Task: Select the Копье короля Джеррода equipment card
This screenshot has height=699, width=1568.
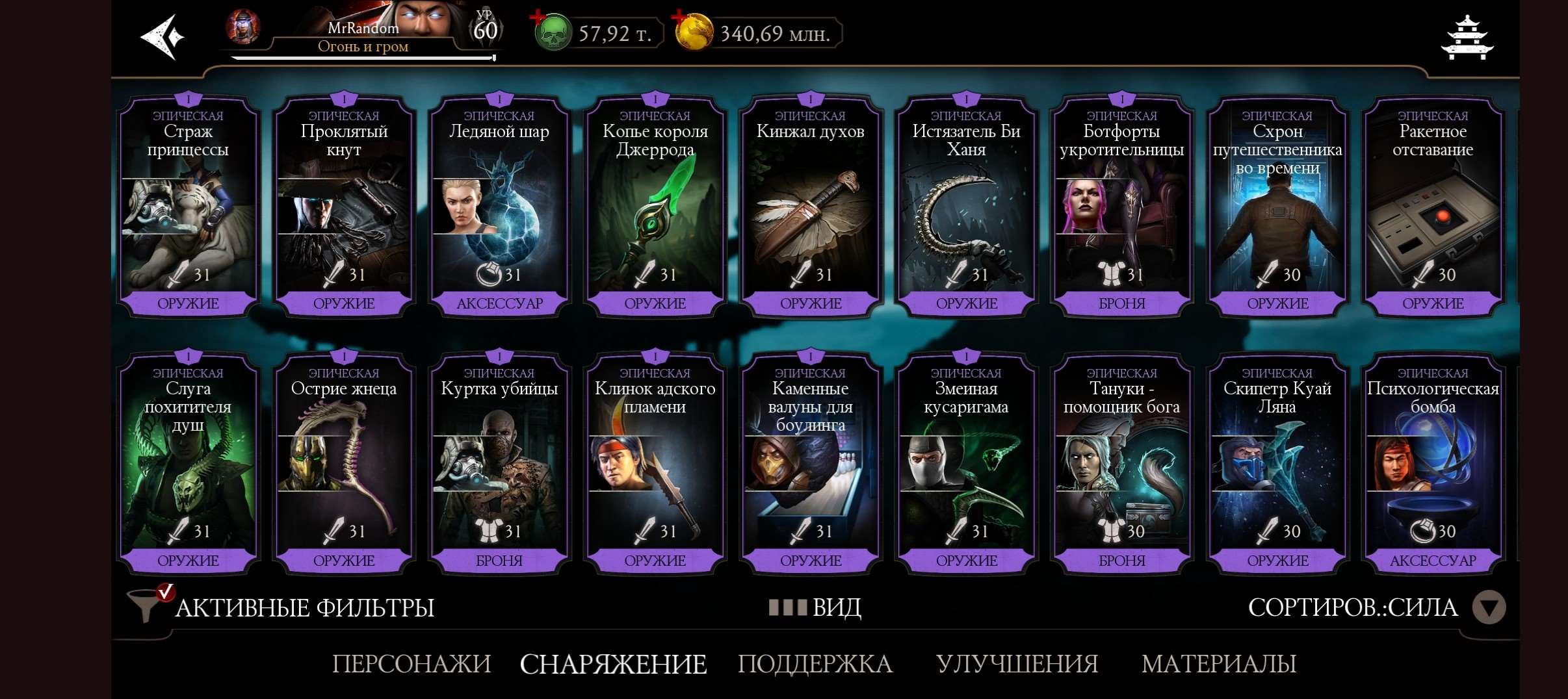Action: click(655, 208)
